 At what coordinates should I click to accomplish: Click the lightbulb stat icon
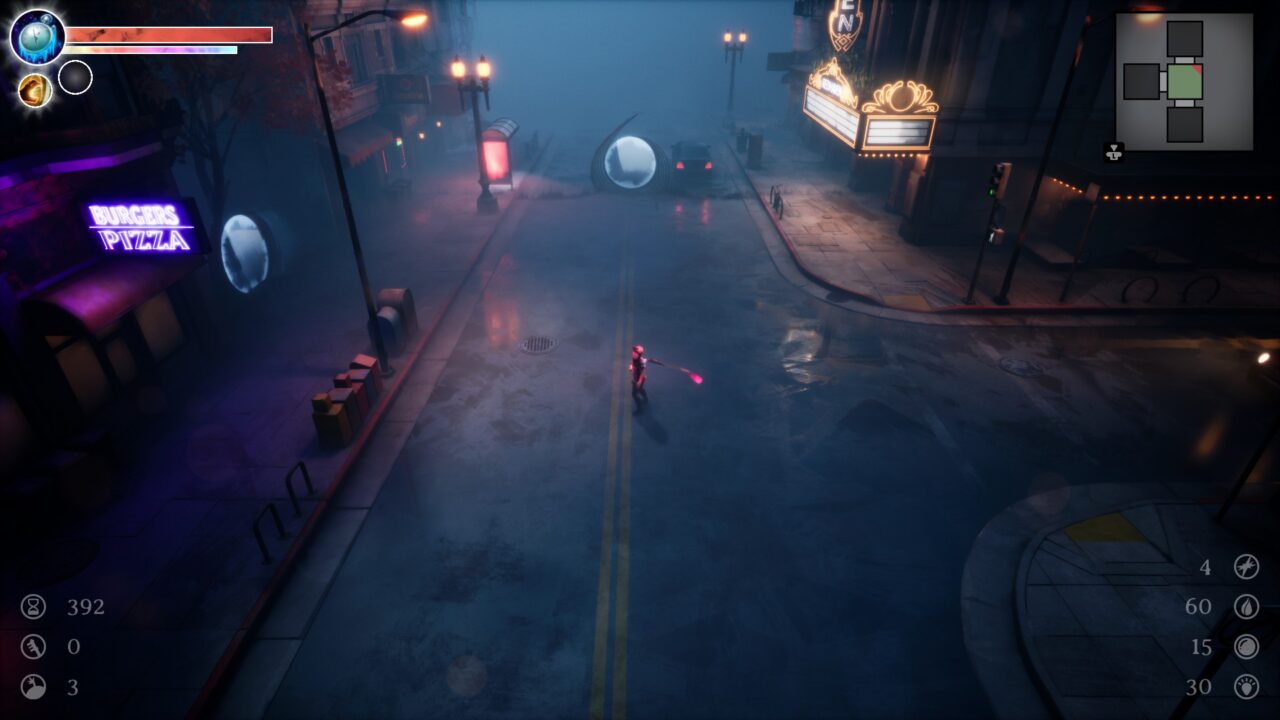coord(1246,687)
